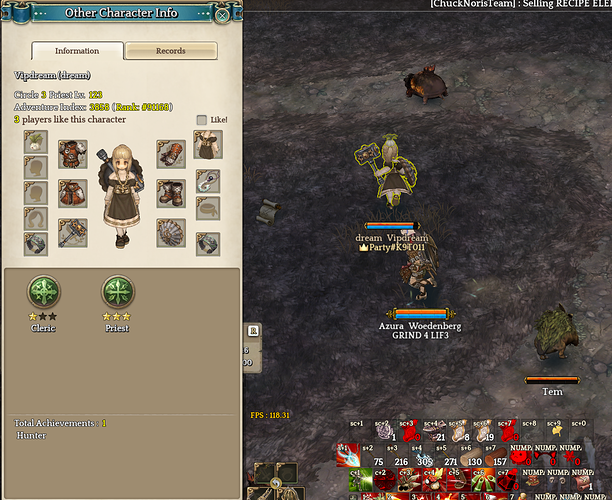The image size is (612, 500).
Task: Click the small panel toggle beside info window
Action: point(254,329)
